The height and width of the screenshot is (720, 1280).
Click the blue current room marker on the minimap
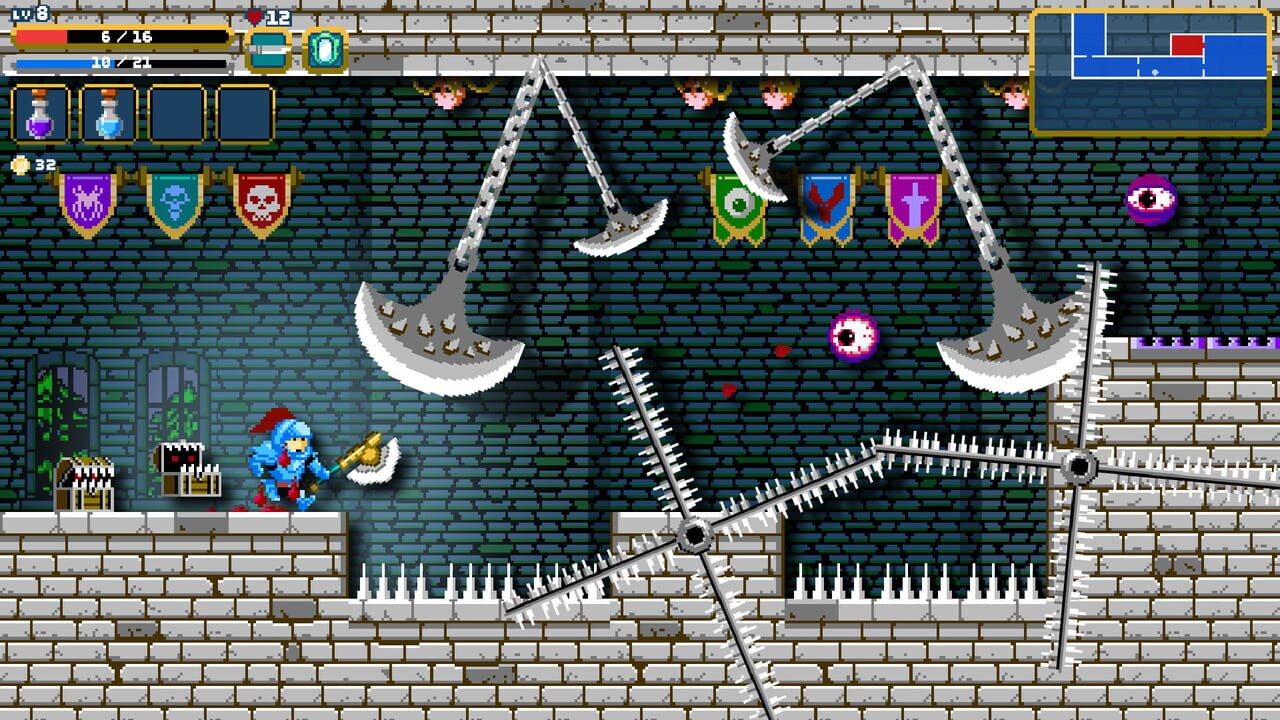tap(1155, 72)
